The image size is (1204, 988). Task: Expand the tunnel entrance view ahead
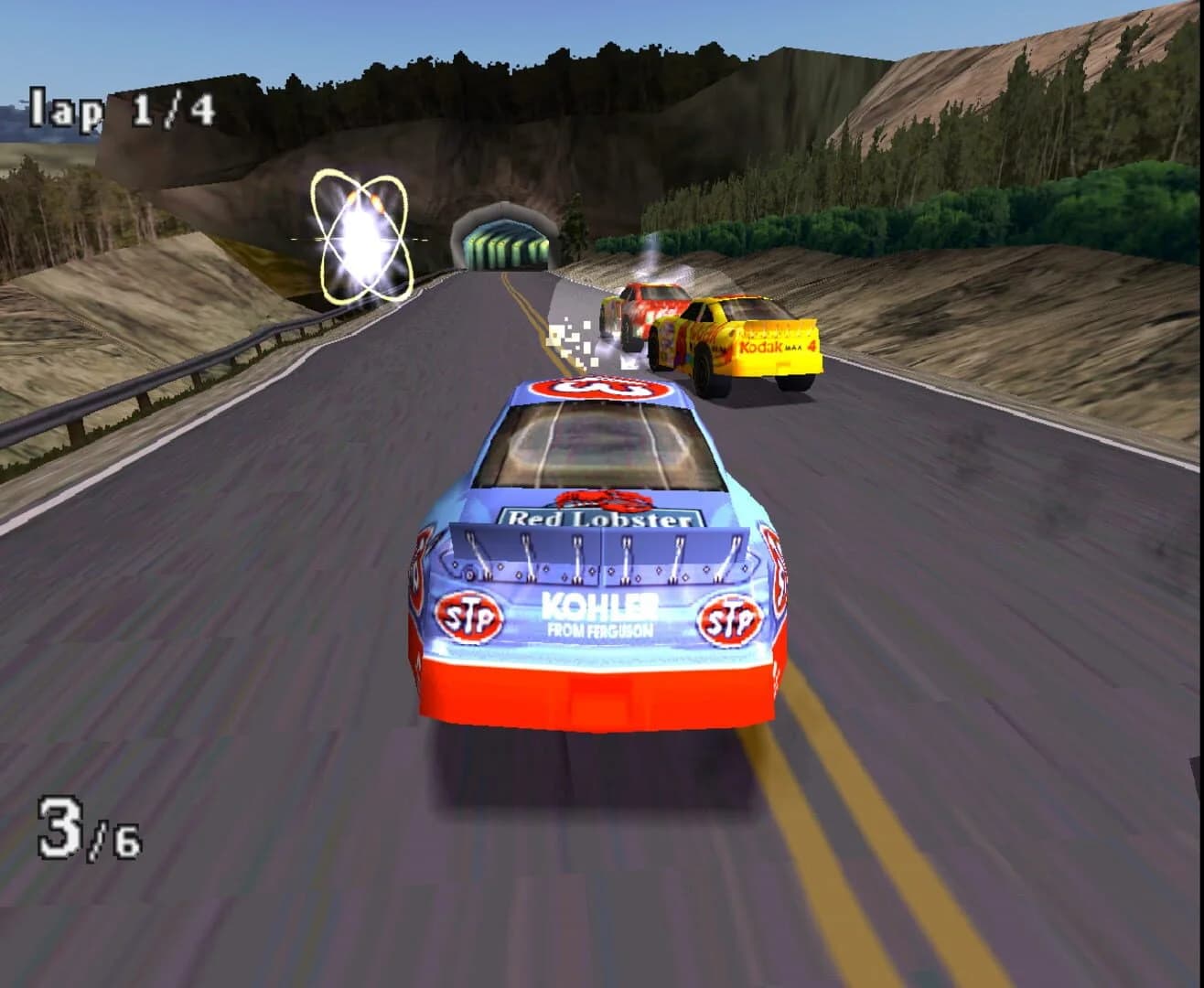pyautogui.click(x=501, y=244)
